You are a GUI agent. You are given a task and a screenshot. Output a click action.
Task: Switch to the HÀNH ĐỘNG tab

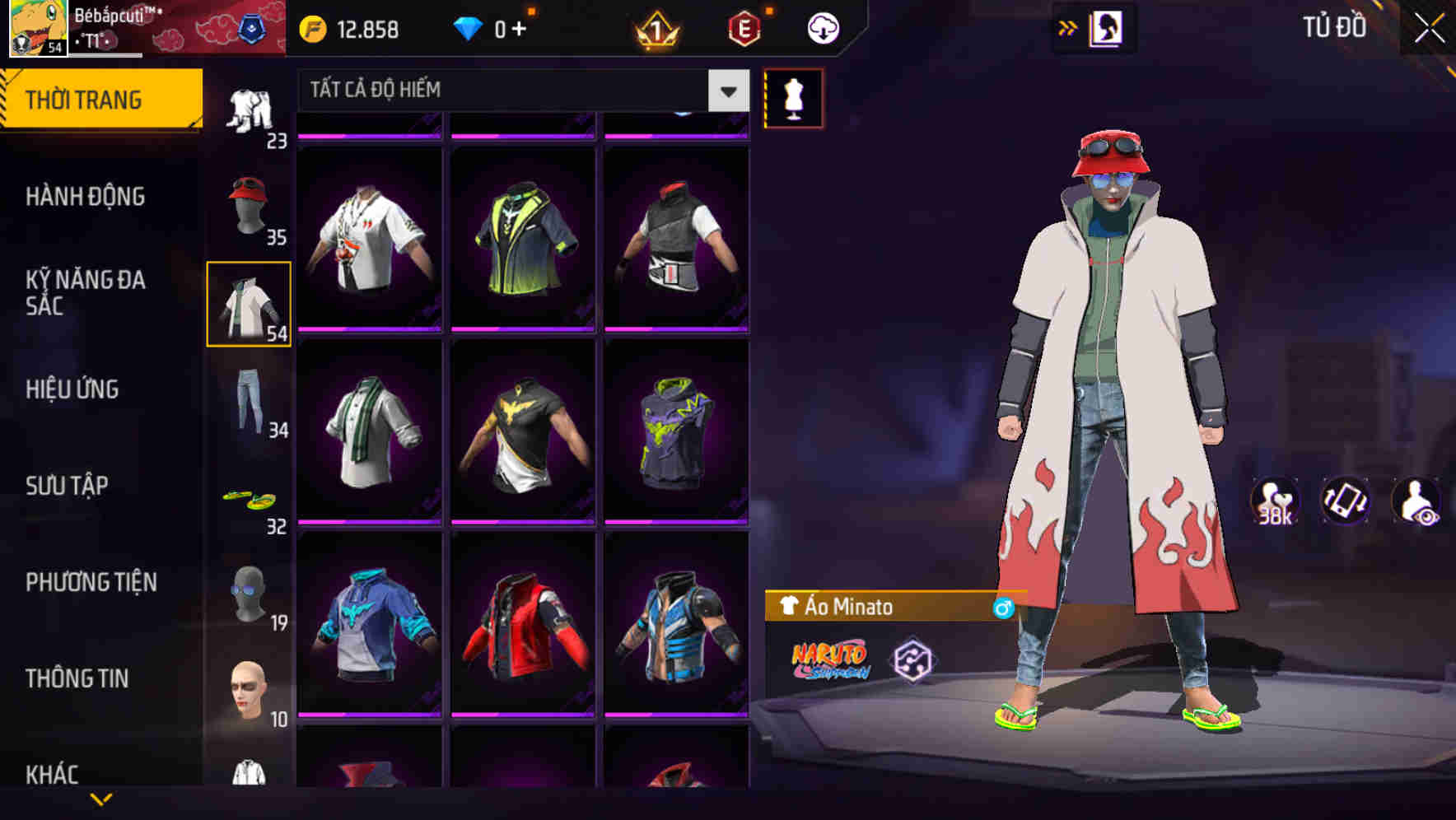[x=87, y=196]
